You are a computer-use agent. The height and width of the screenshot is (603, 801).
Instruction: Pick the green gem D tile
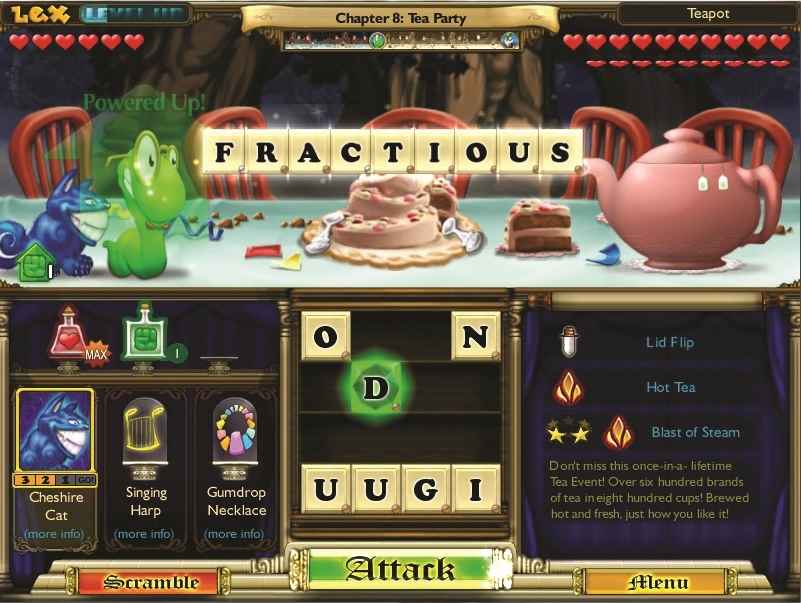pyautogui.click(x=374, y=388)
